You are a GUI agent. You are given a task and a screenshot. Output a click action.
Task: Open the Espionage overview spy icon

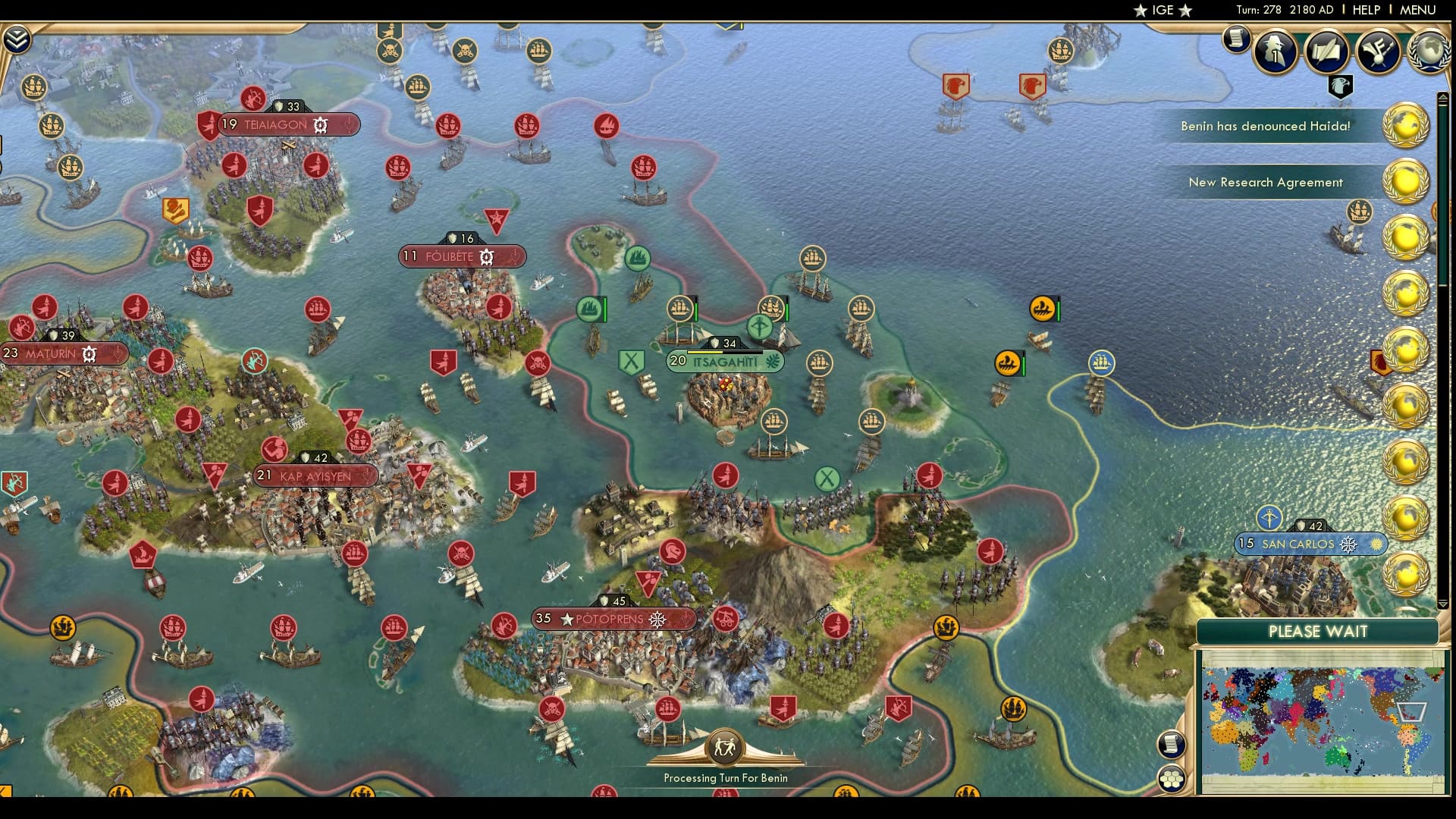1276,52
